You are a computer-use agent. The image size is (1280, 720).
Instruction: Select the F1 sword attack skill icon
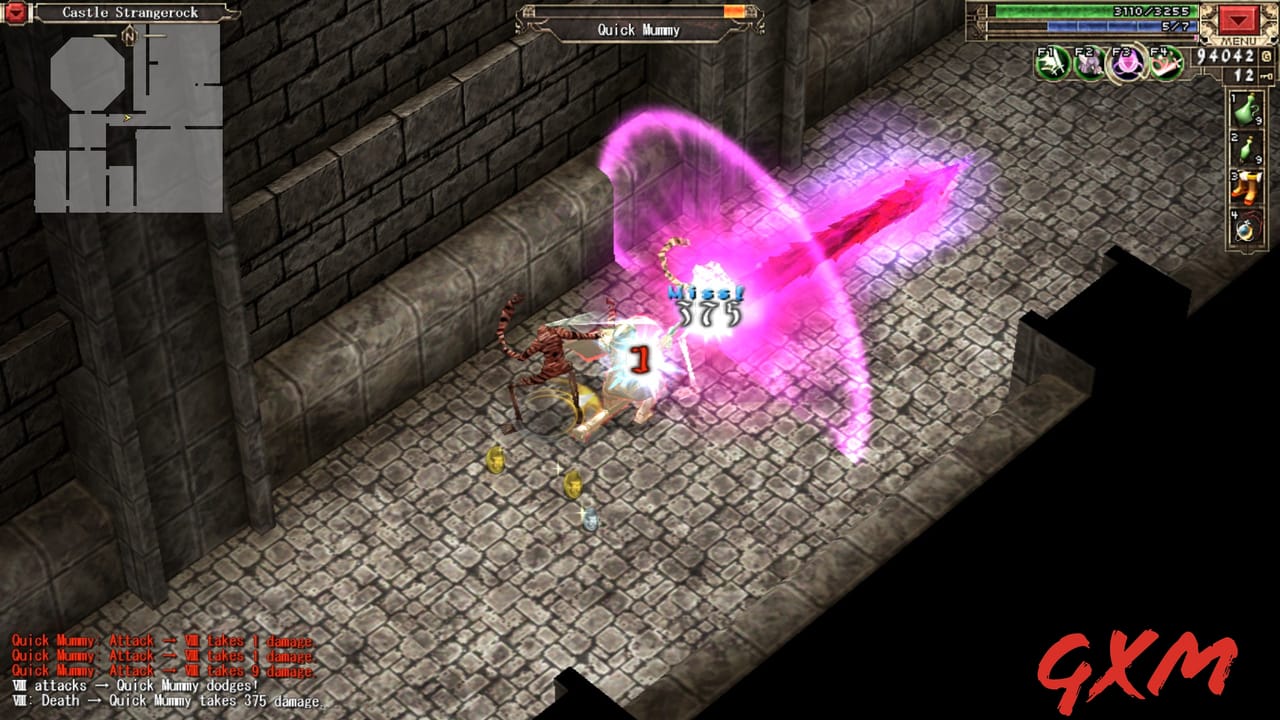coord(1051,63)
